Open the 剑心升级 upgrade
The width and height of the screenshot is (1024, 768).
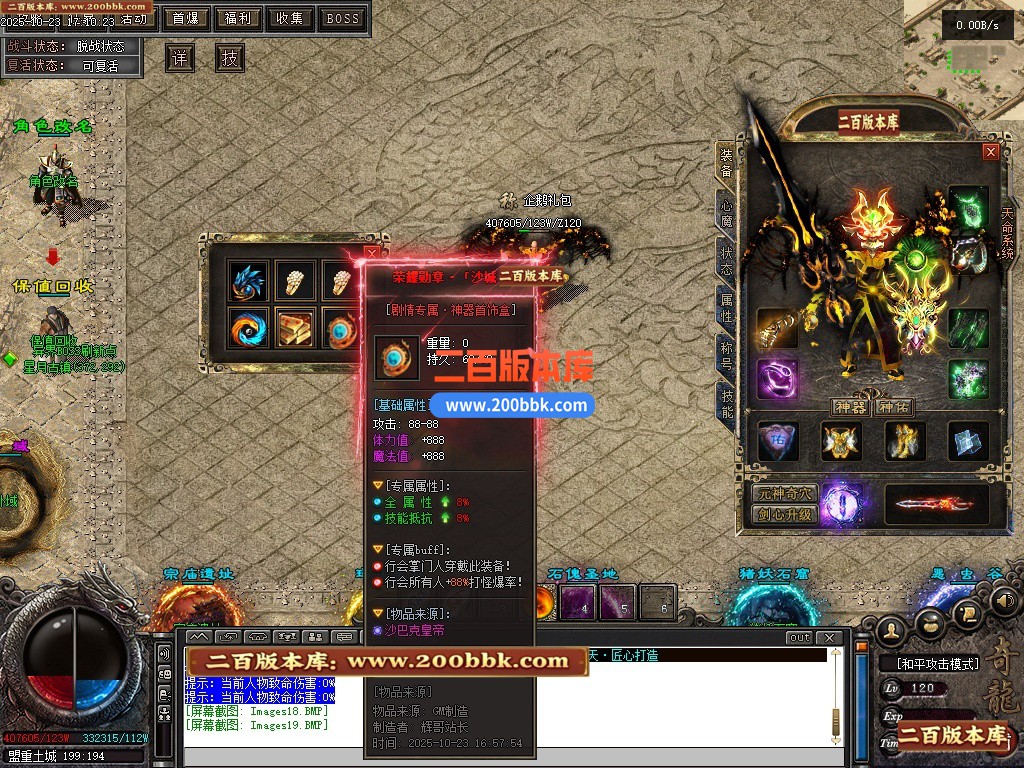[x=785, y=515]
